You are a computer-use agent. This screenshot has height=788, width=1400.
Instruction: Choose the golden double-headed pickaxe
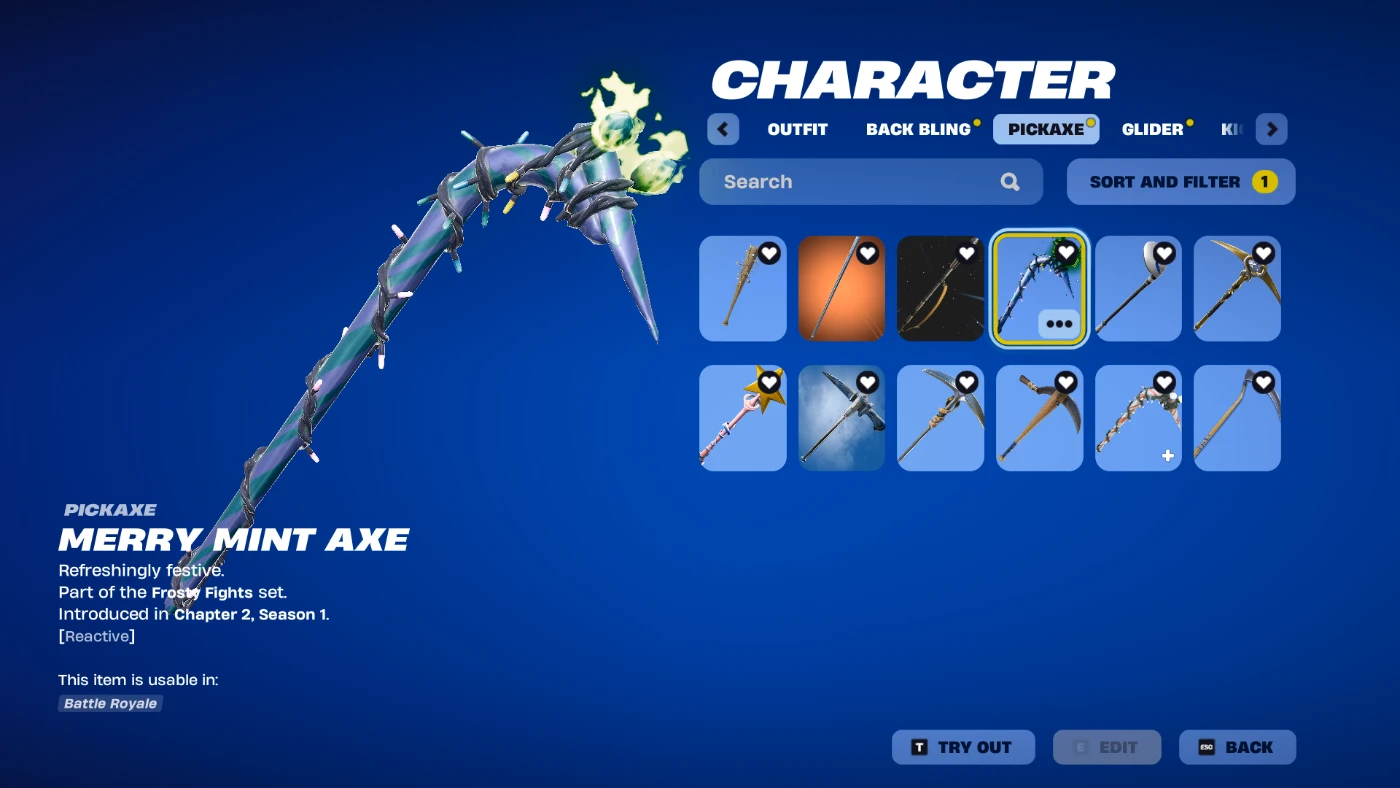tap(1237, 289)
